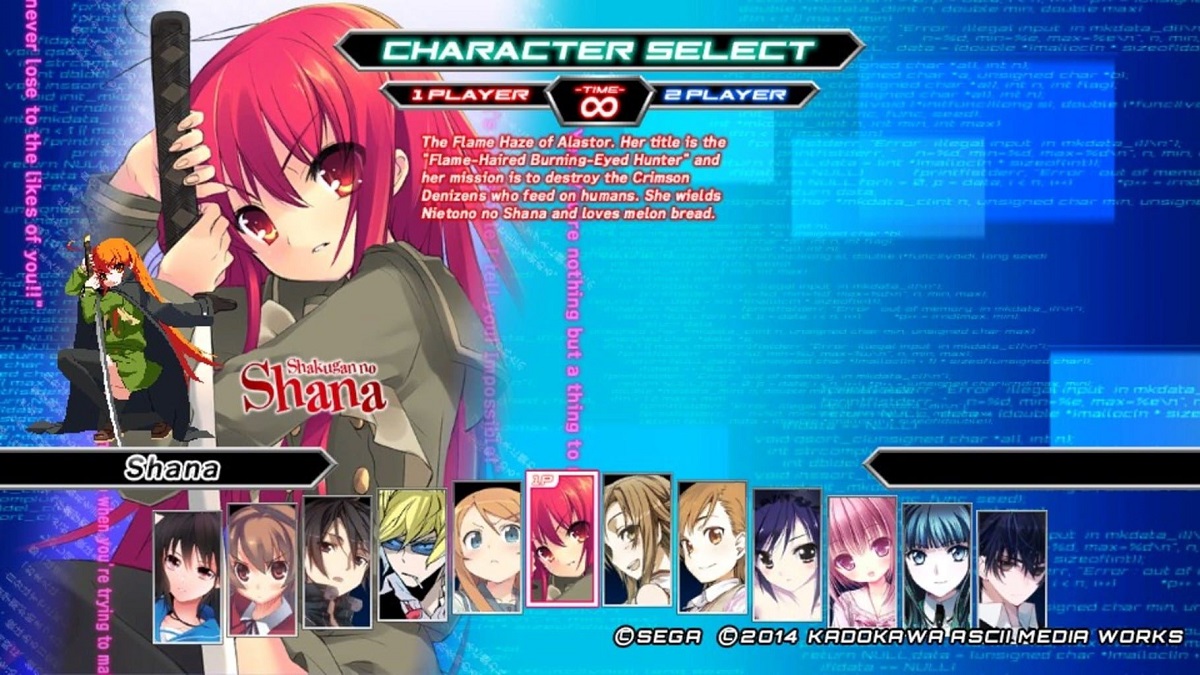This screenshot has width=1200, height=675.
Task: Confirm Shana's highlighted 1P portrait
Action: coord(562,540)
